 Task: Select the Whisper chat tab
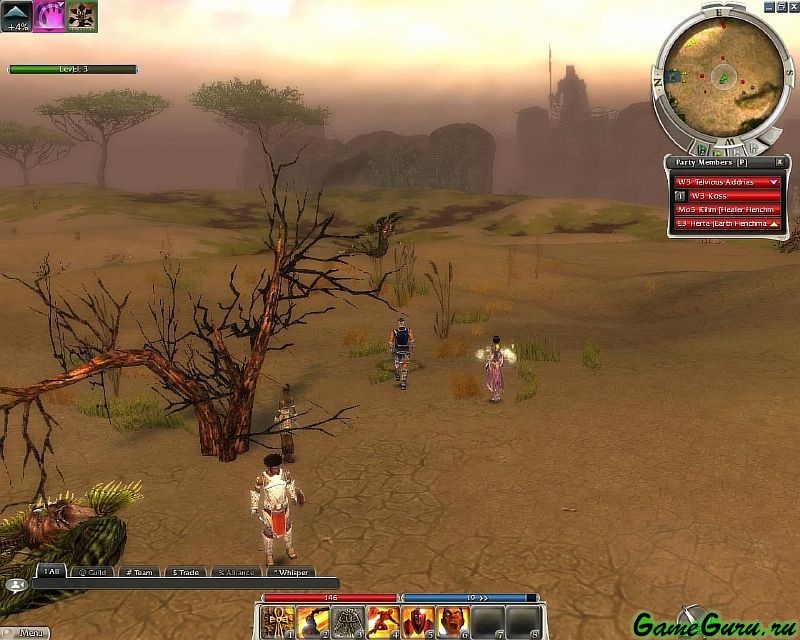pyautogui.click(x=289, y=572)
